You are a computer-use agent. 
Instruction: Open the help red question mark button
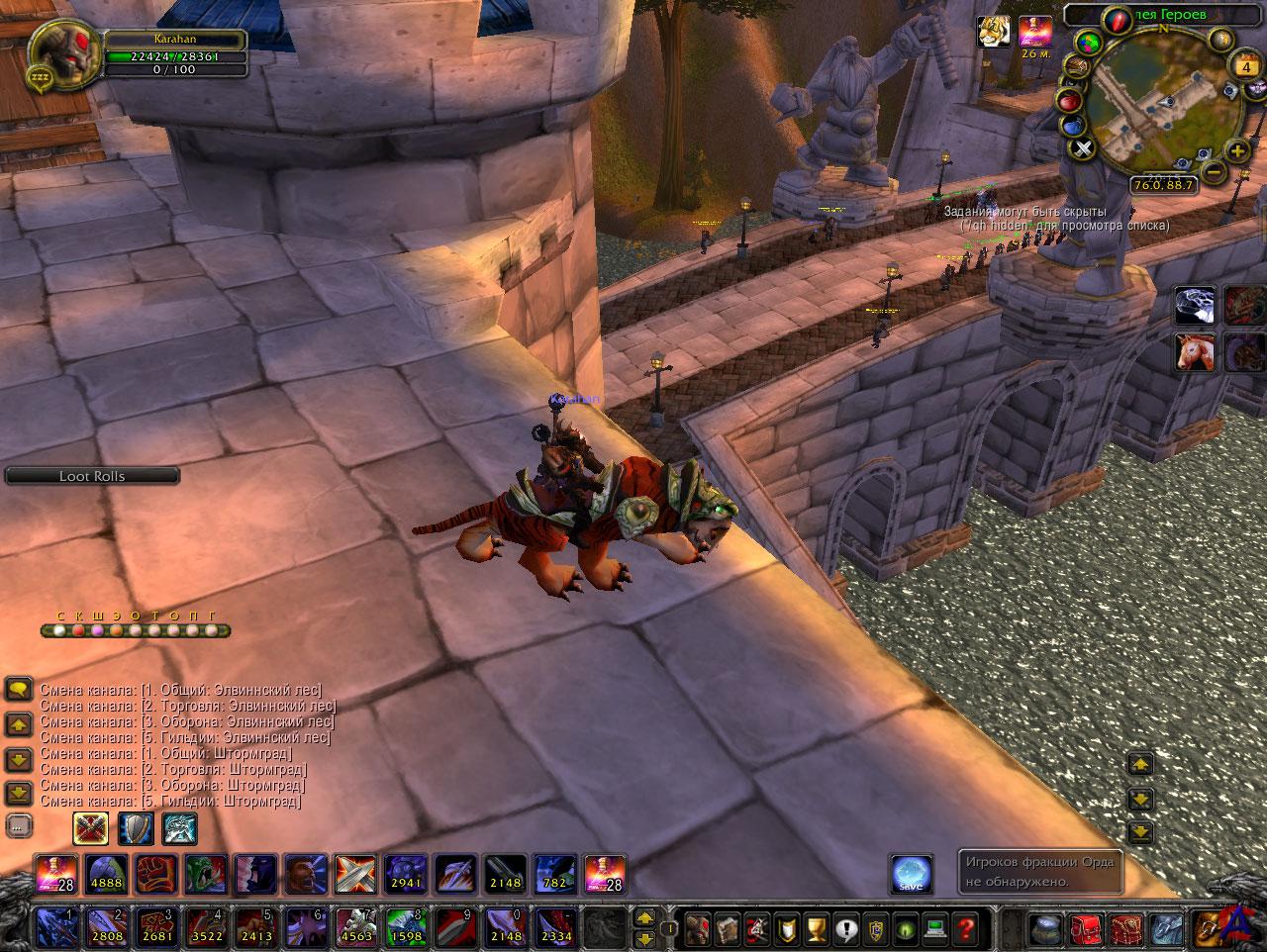[x=965, y=930]
